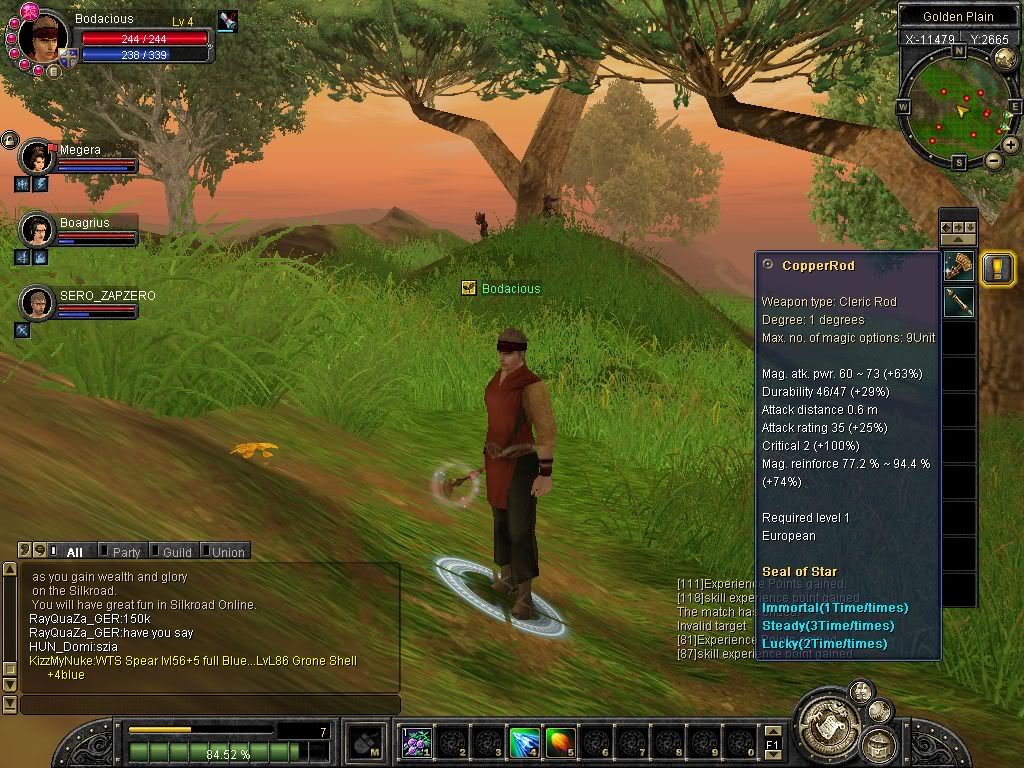This screenshot has width=1024, height=768.
Task: Use the purple berries in hotbar slot 1
Action: (x=417, y=742)
